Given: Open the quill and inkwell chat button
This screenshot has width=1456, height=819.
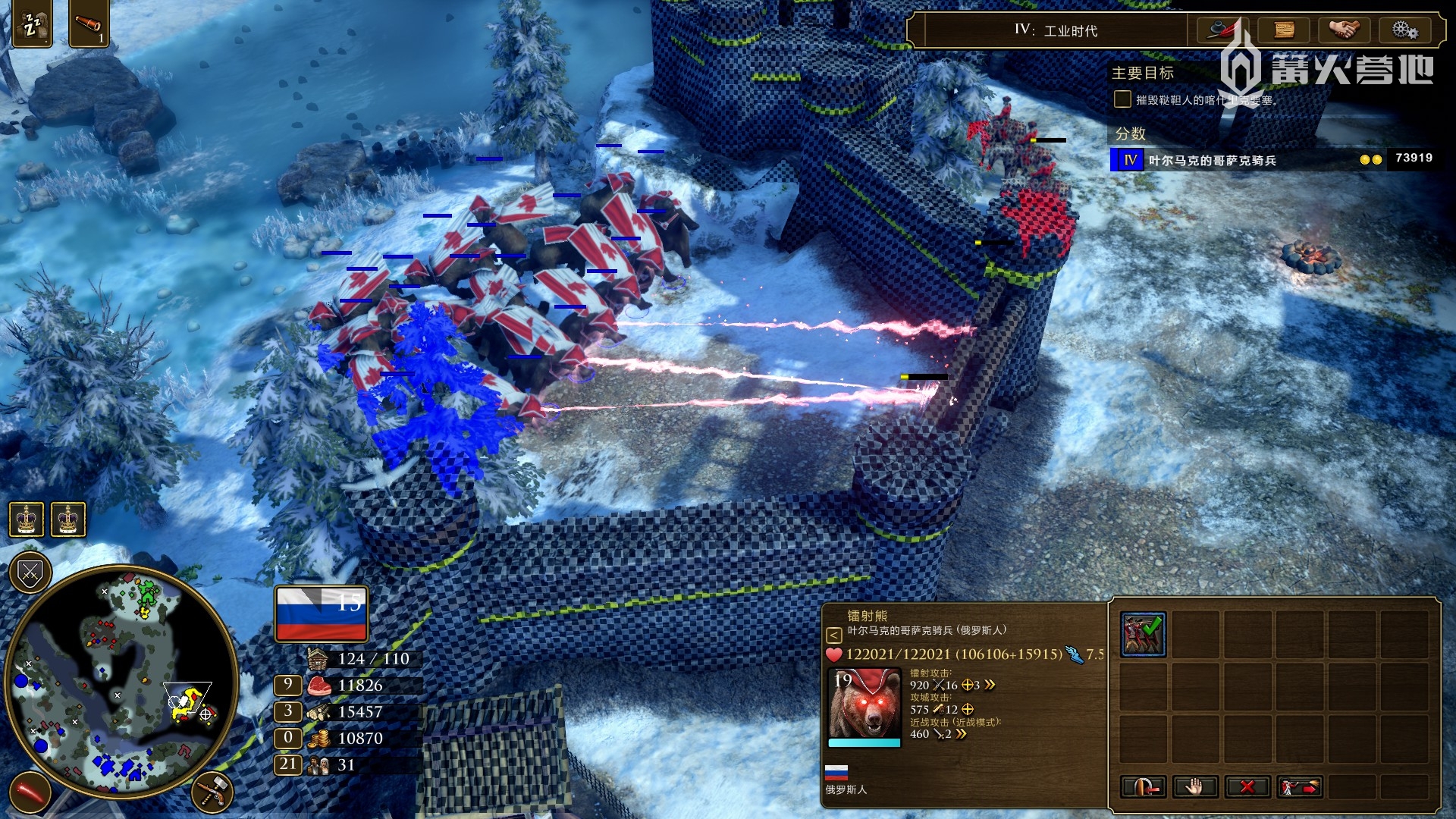Looking at the screenshot, I should pos(1222,30).
